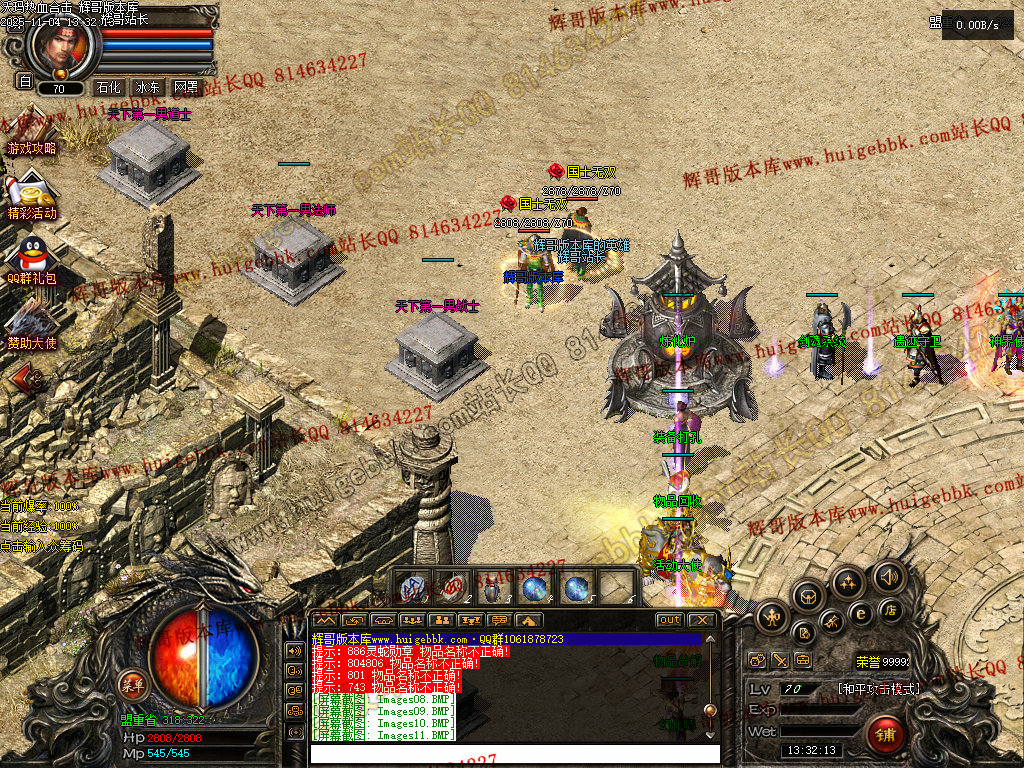
Task: Open the red 铺 stall button
Action: click(885, 735)
